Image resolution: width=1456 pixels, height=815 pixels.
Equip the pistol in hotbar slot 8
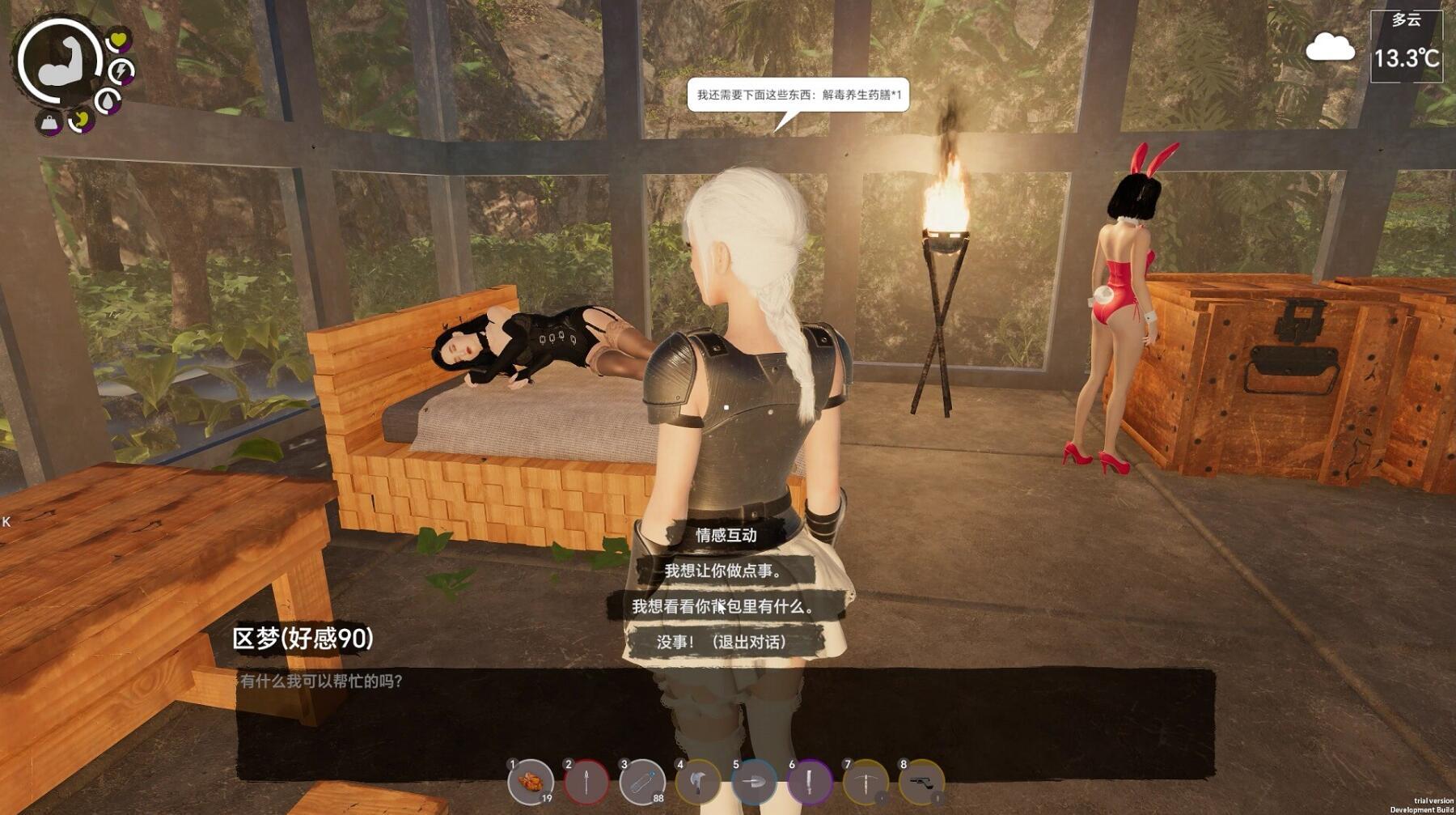click(922, 781)
